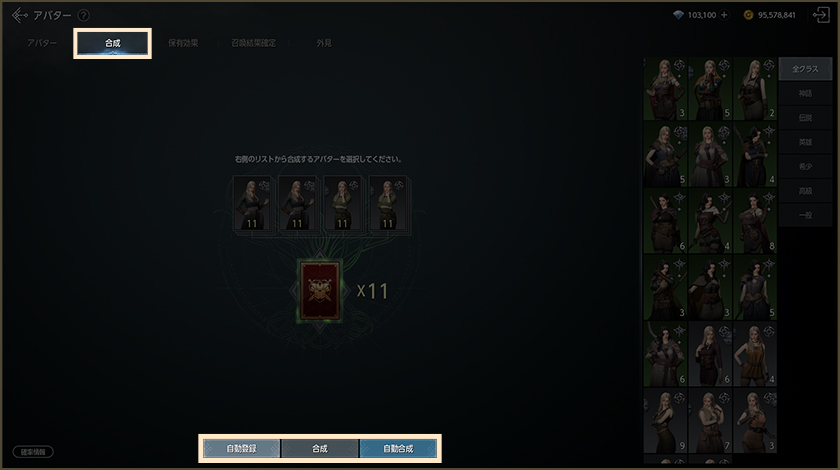The width and height of the screenshot is (840, 470).
Task: Go back using the arrow beside アバター
Action: tap(19, 15)
